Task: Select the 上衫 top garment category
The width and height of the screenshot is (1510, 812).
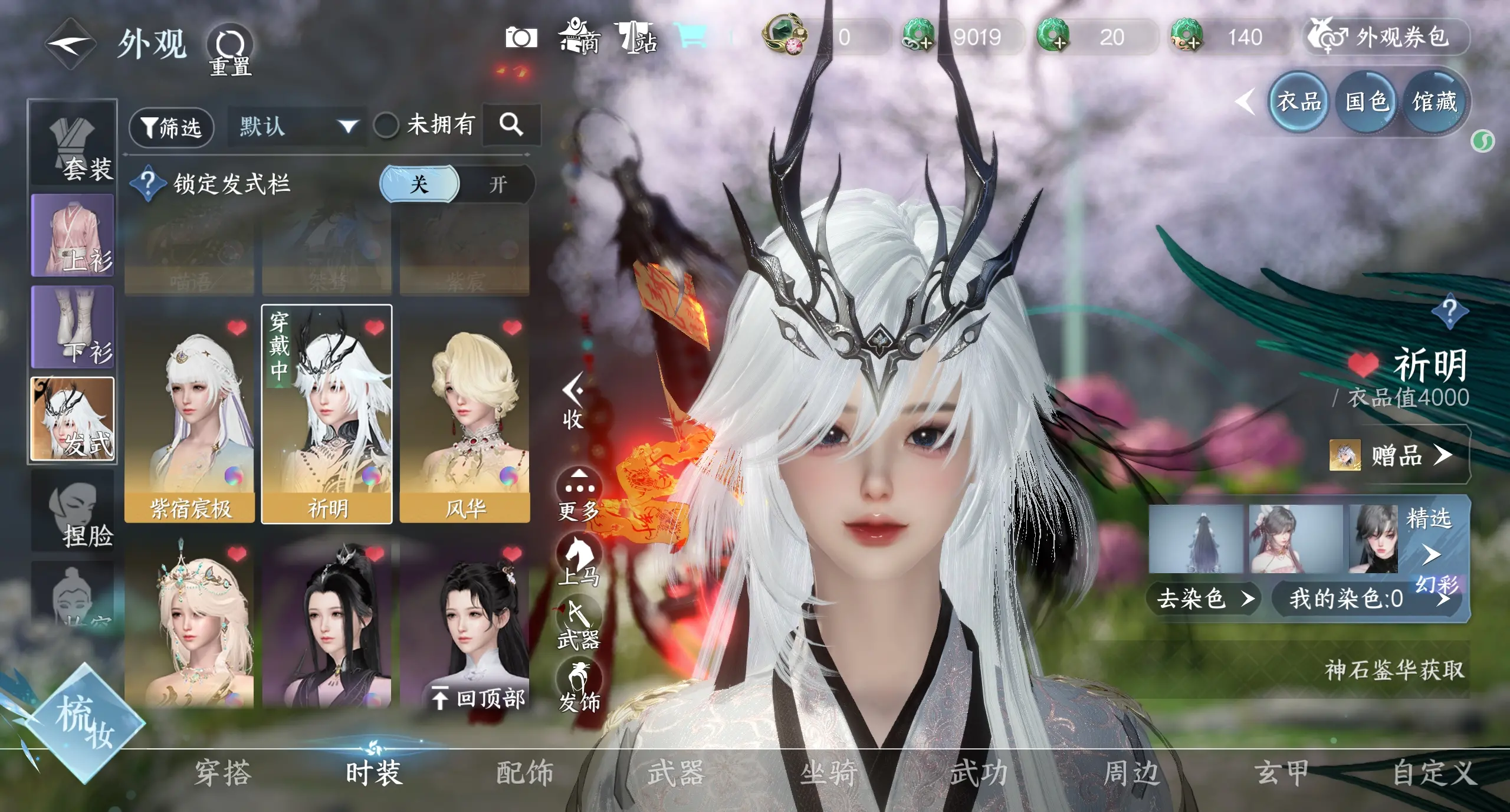Action: pyautogui.click(x=73, y=236)
